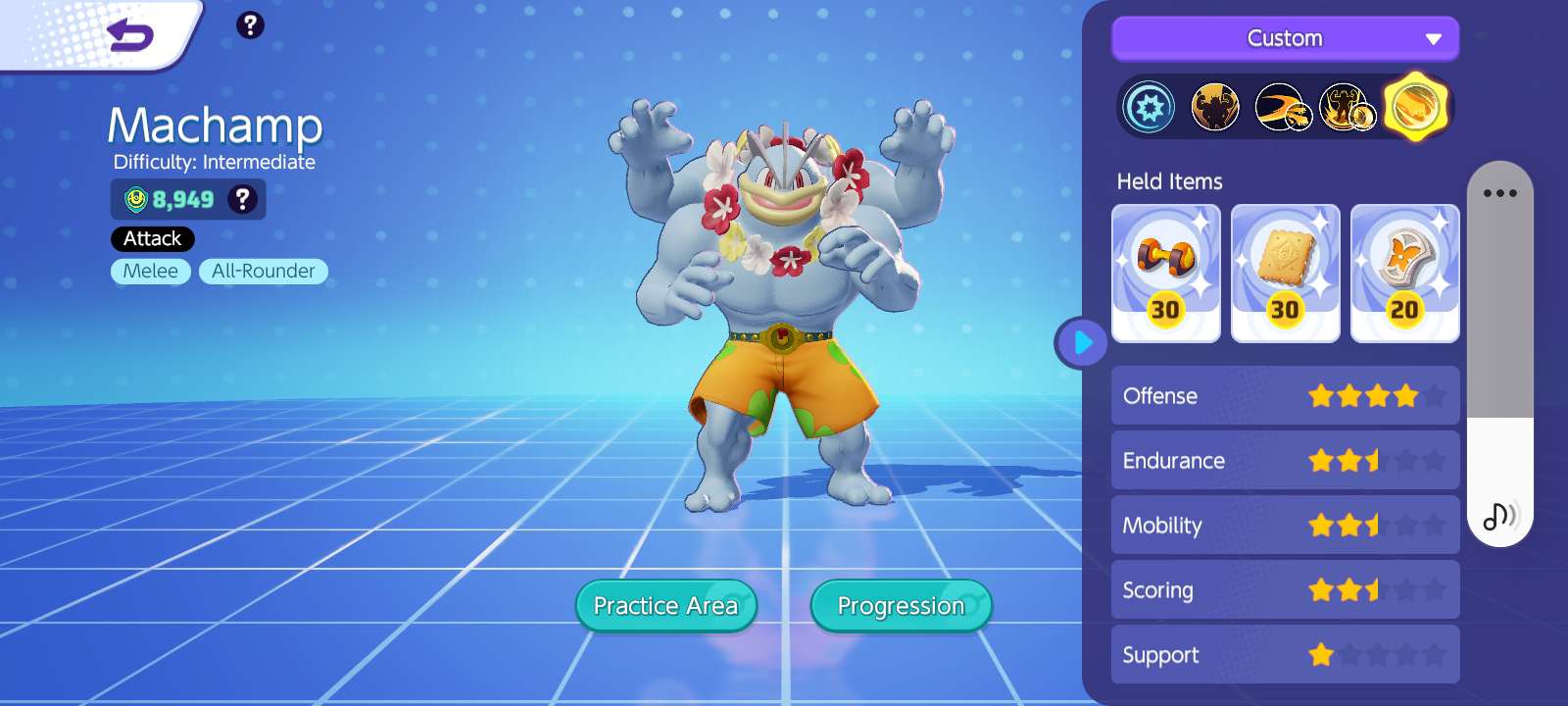The width and height of the screenshot is (1568, 706).
Task: Select the dumbbell held item
Action: click(x=1165, y=274)
